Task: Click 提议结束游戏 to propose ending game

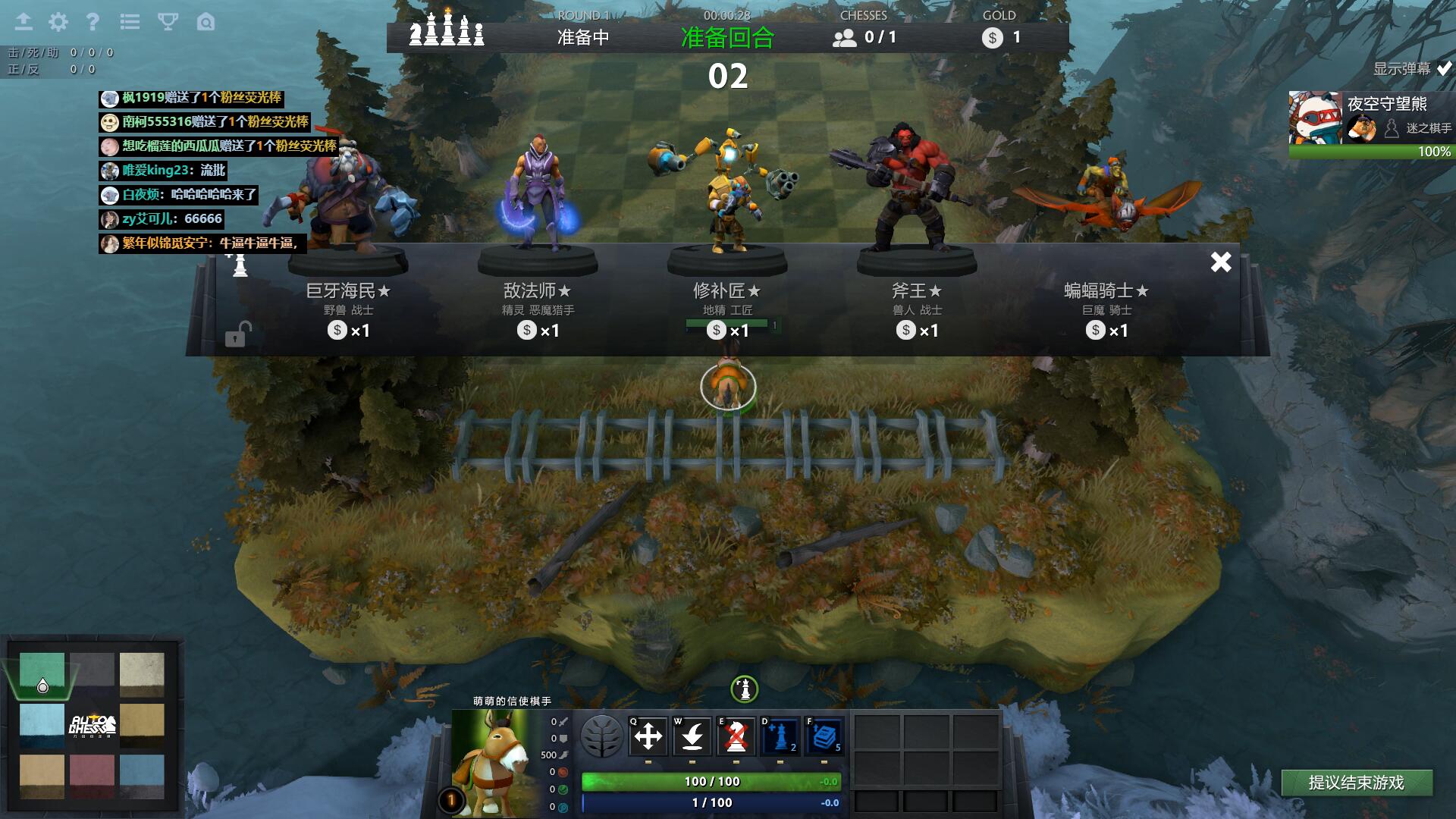Action: (x=1356, y=783)
